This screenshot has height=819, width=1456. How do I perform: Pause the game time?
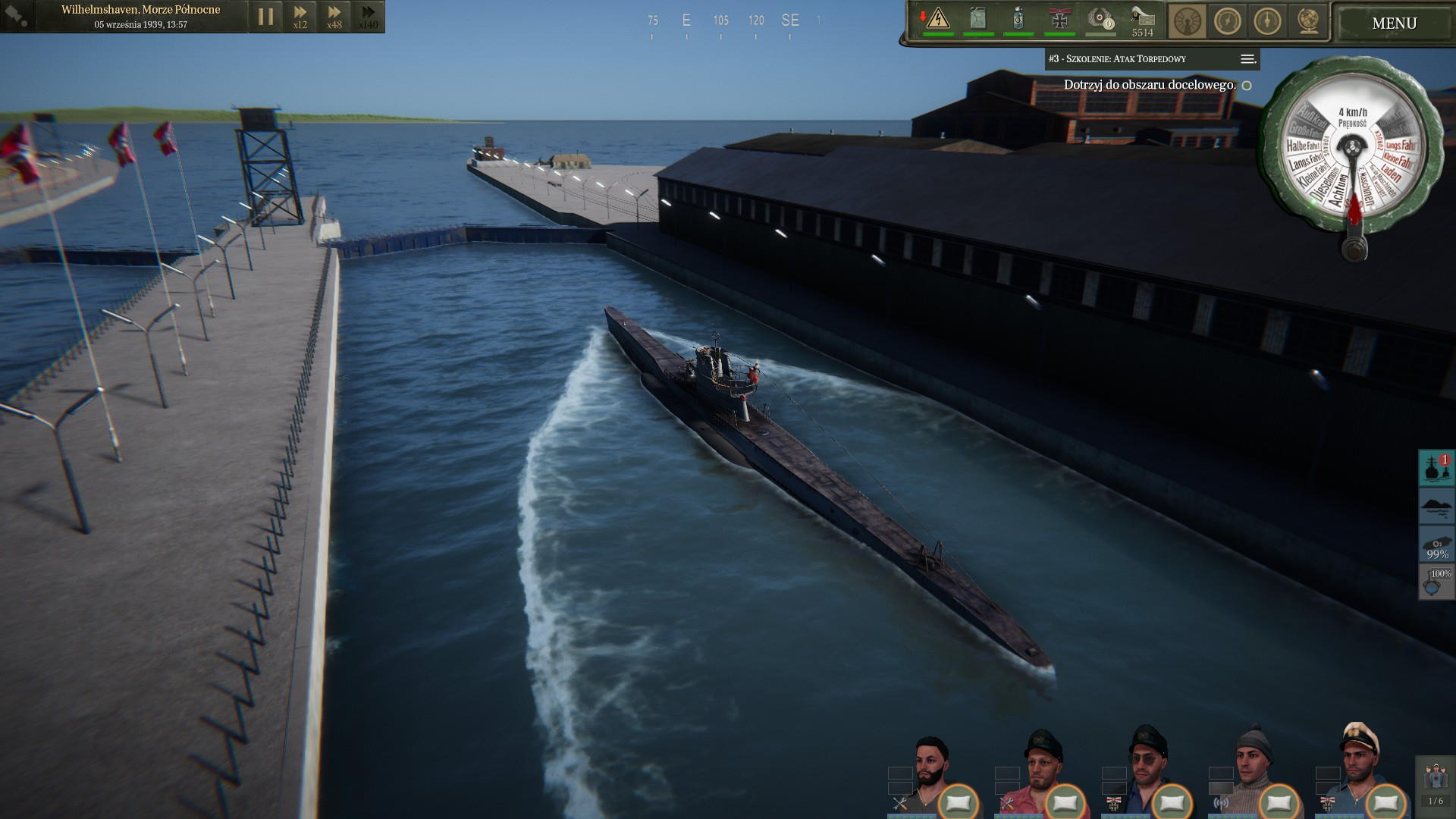(265, 16)
